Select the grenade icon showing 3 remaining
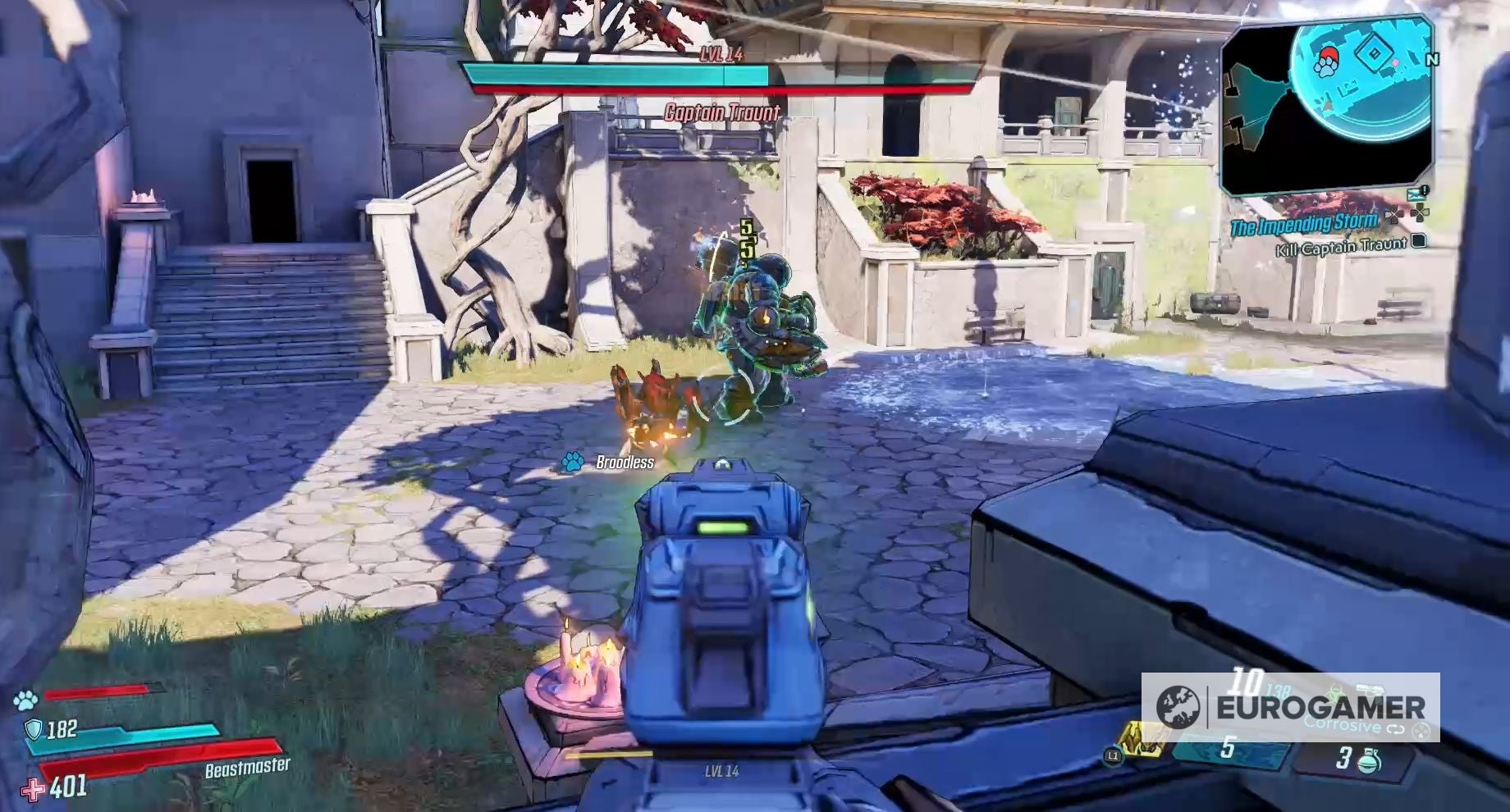Image resolution: width=1510 pixels, height=812 pixels. 1370,761
